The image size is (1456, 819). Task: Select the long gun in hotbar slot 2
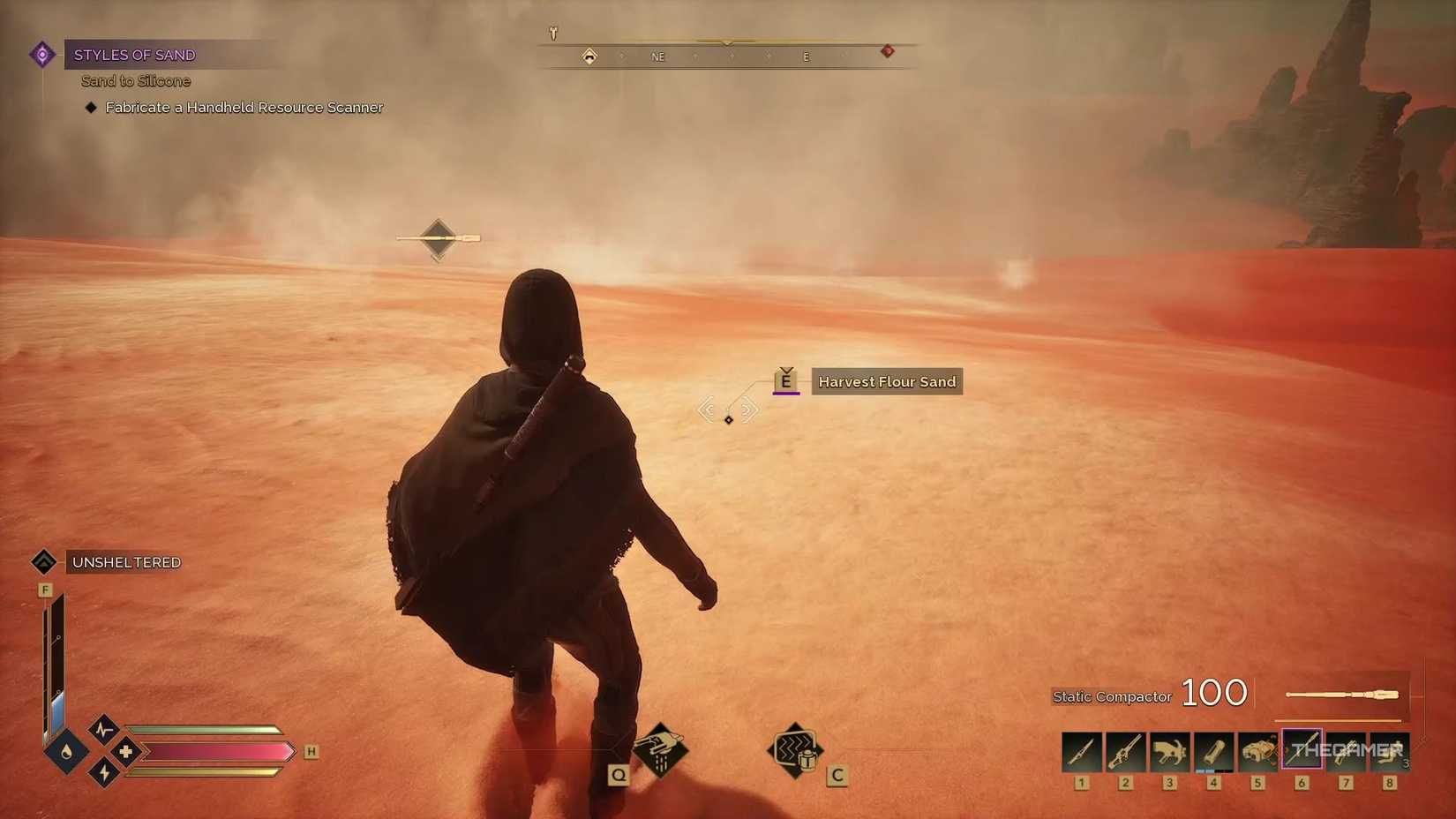1125,751
